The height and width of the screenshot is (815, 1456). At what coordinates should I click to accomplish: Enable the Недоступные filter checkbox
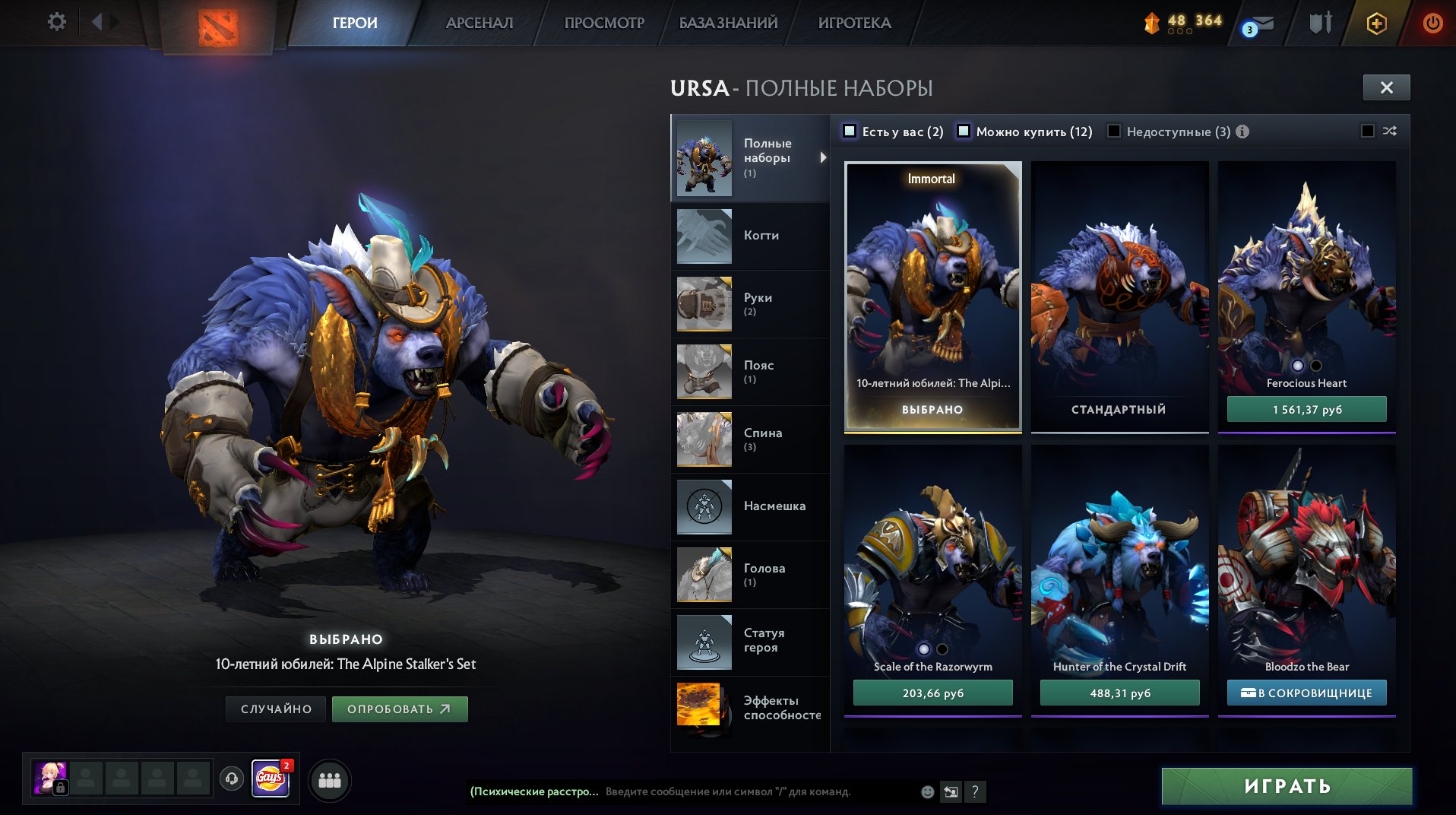[x=1114, y=131]
